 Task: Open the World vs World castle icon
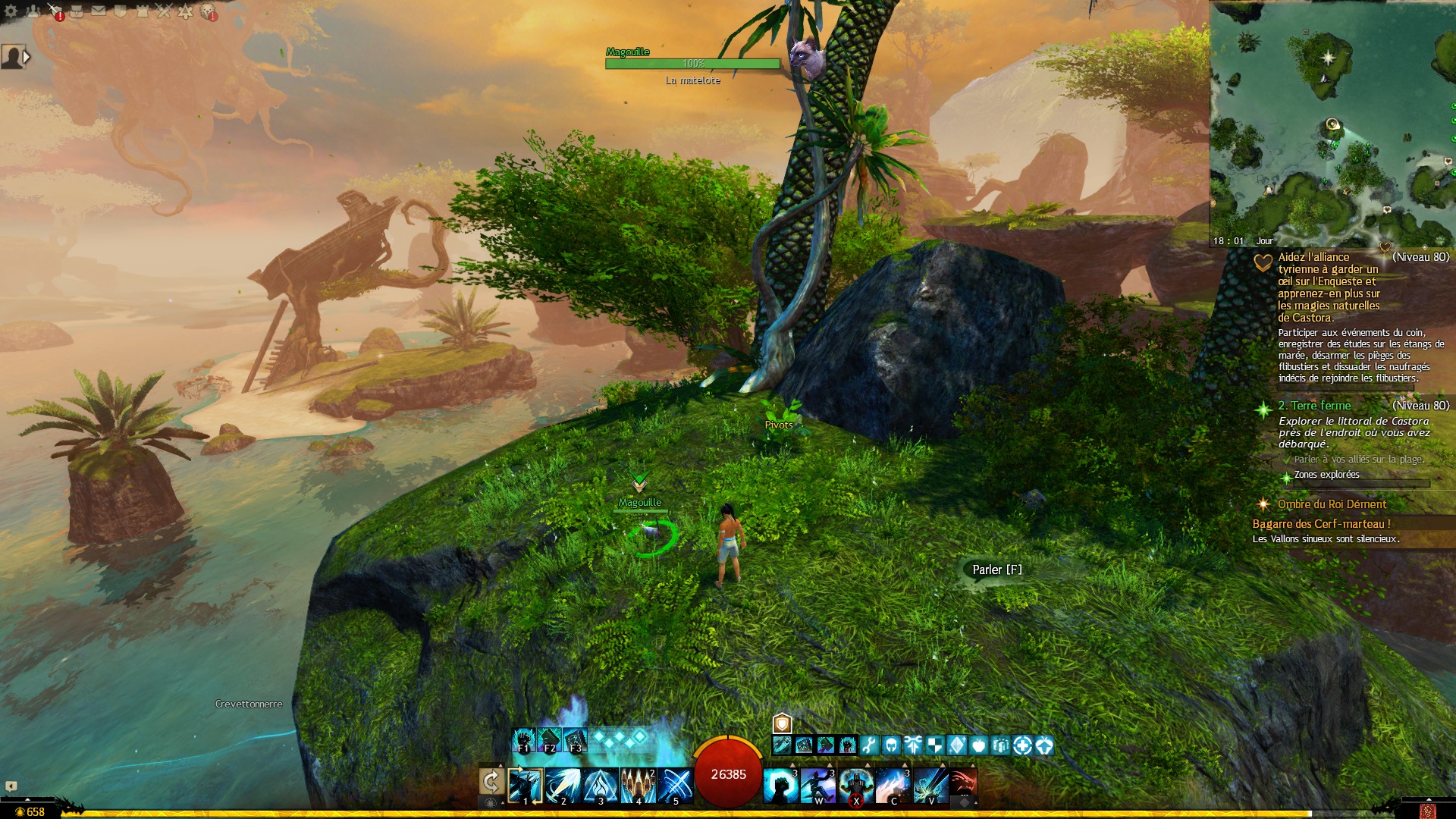pyautogui.click(x=142, y=11)
